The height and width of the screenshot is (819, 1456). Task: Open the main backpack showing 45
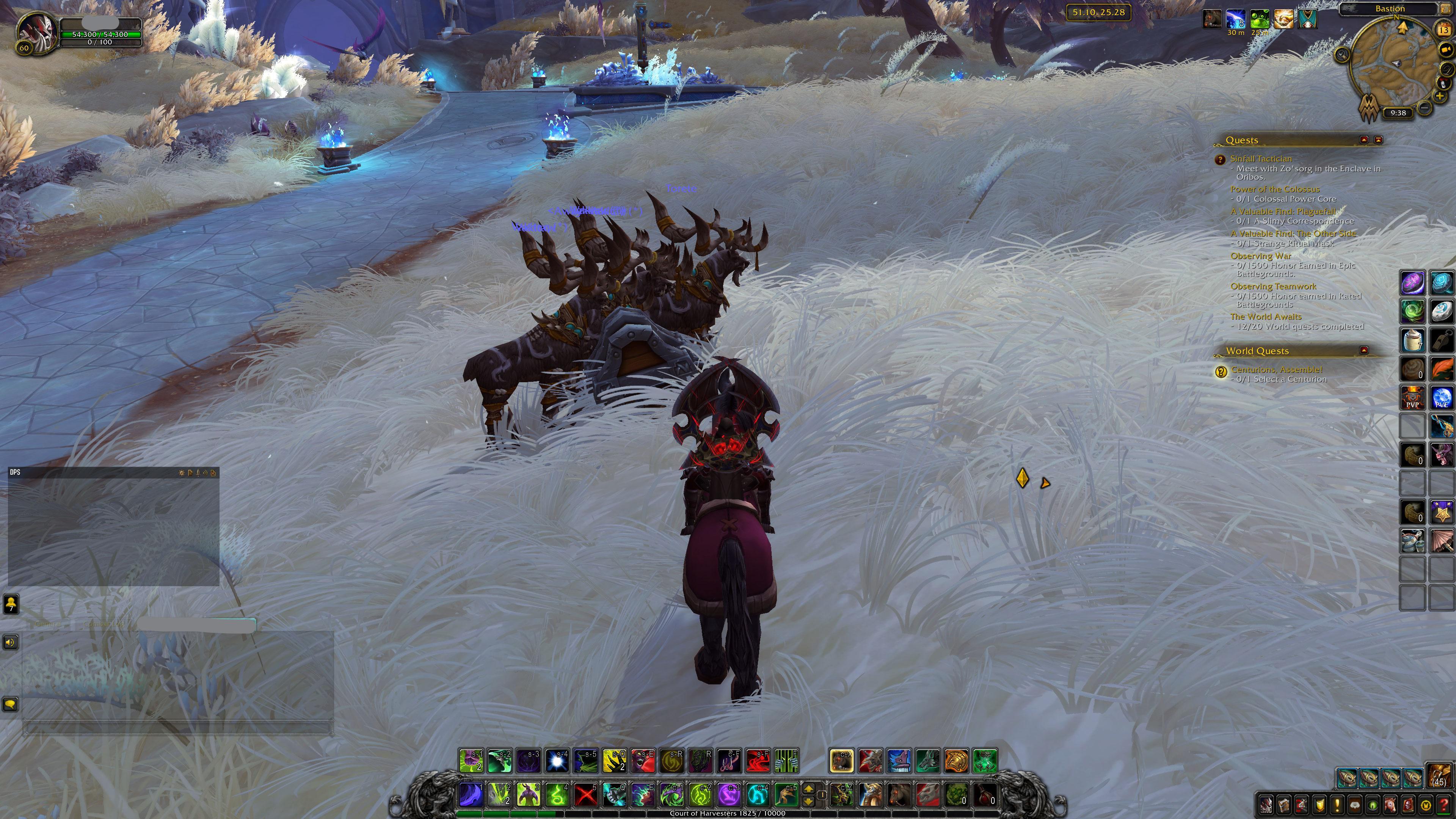pyautogui.click(x=1439, y=776)
